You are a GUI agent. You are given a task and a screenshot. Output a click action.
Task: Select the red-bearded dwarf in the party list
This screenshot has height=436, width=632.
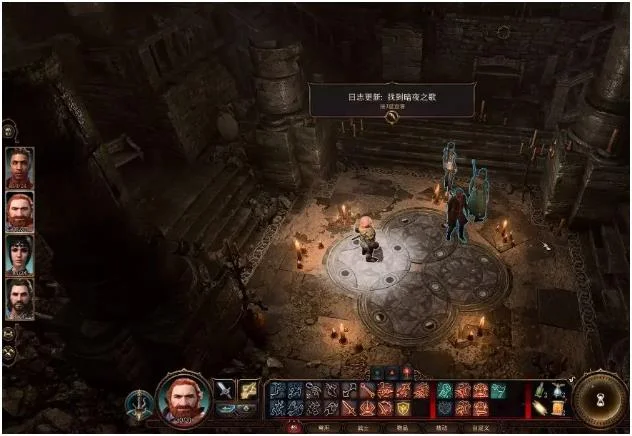coord(20,211)
